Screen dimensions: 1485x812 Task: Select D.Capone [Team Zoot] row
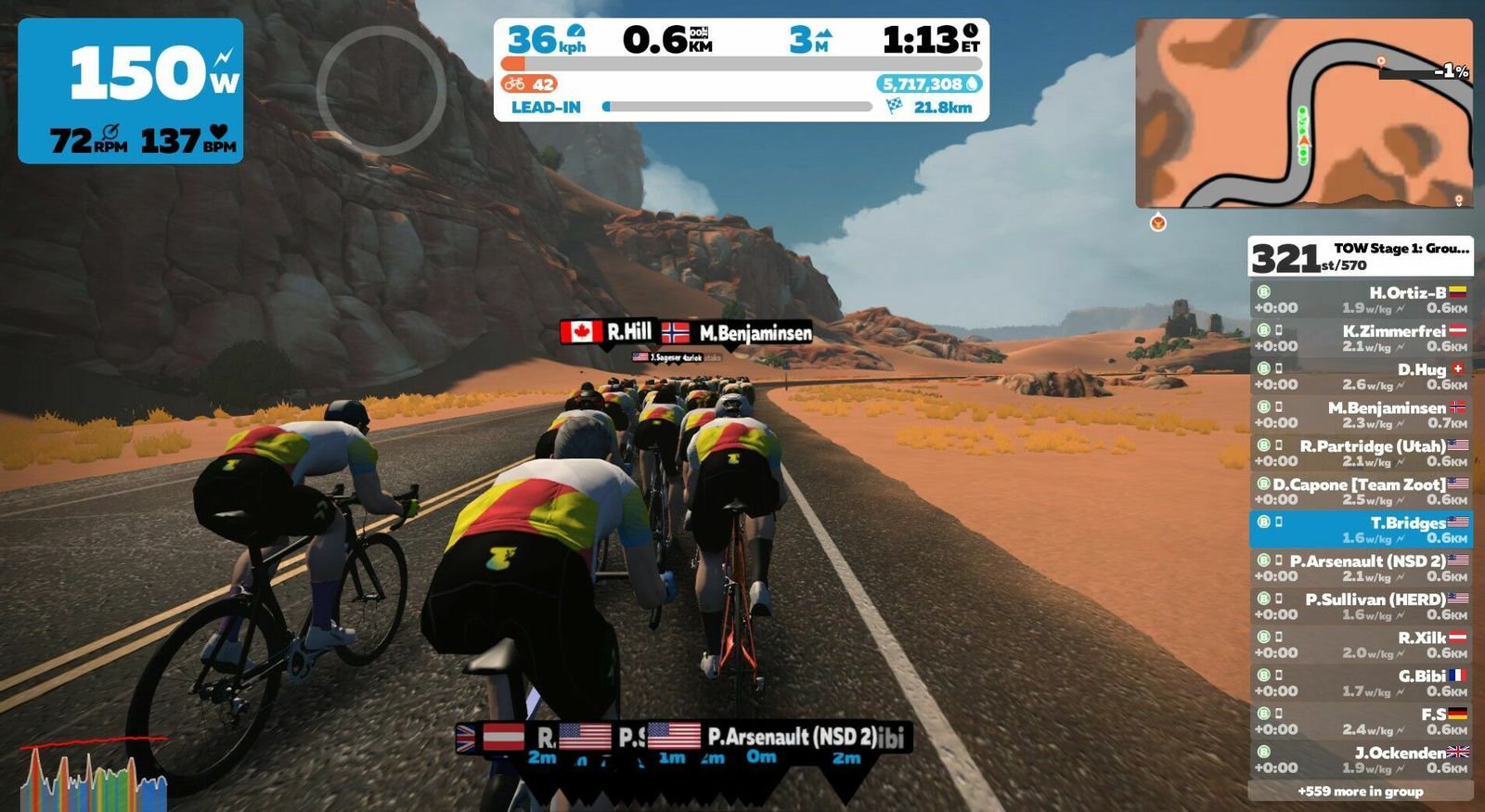[1360, 491]
